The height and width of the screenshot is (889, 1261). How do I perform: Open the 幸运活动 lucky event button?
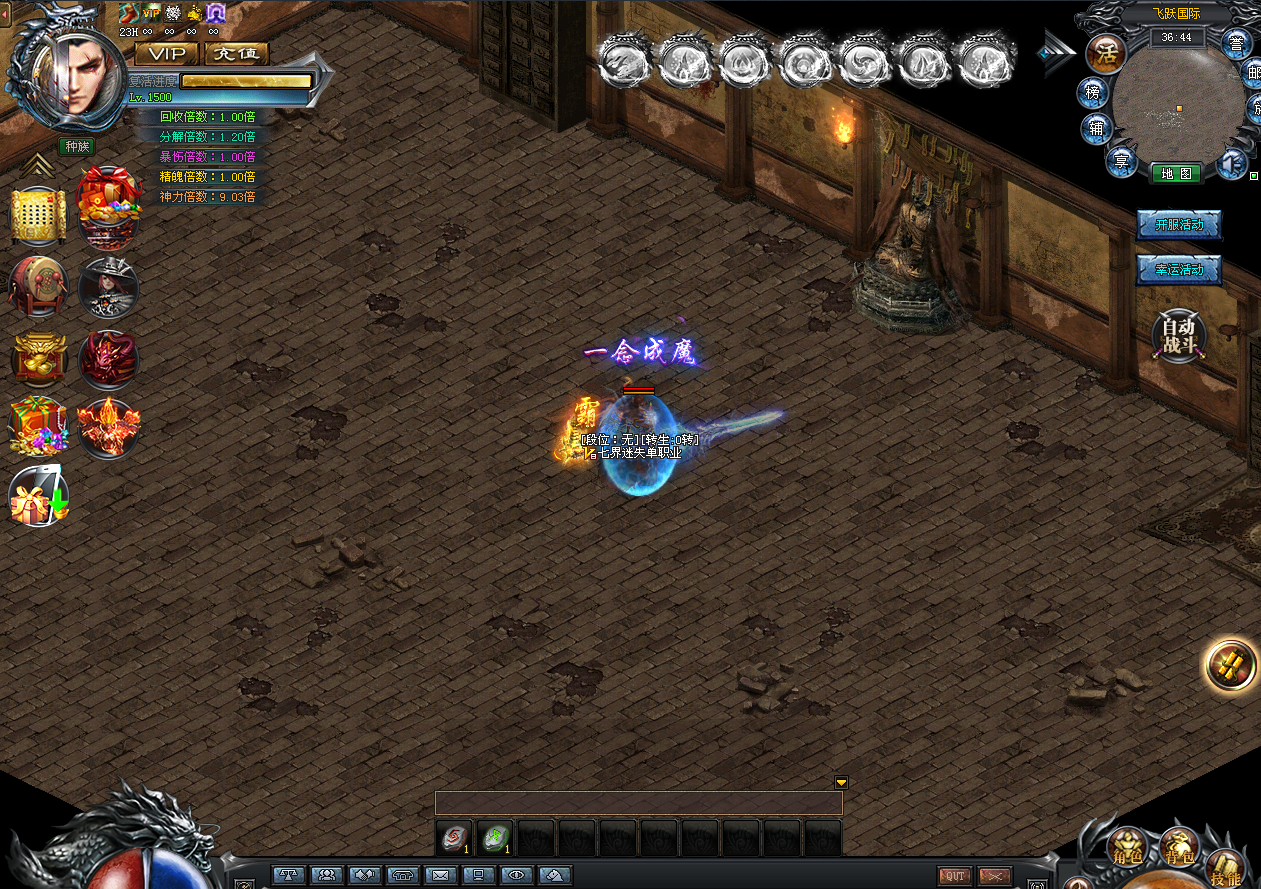[1179, 270]
